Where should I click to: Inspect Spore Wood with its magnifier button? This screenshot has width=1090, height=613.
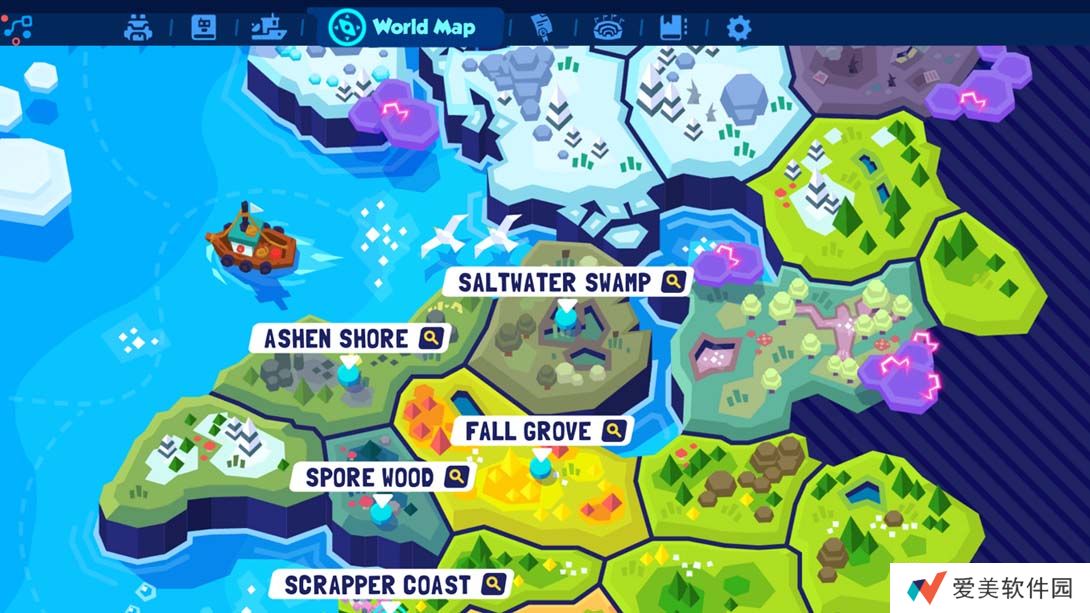tap(457, 477)
